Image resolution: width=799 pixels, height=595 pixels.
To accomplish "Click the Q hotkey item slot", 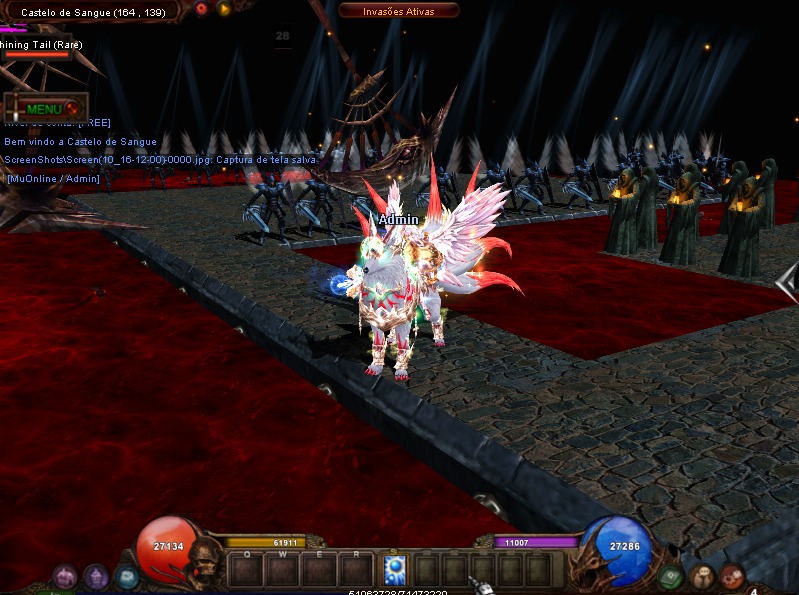I will tap(245, 571).
